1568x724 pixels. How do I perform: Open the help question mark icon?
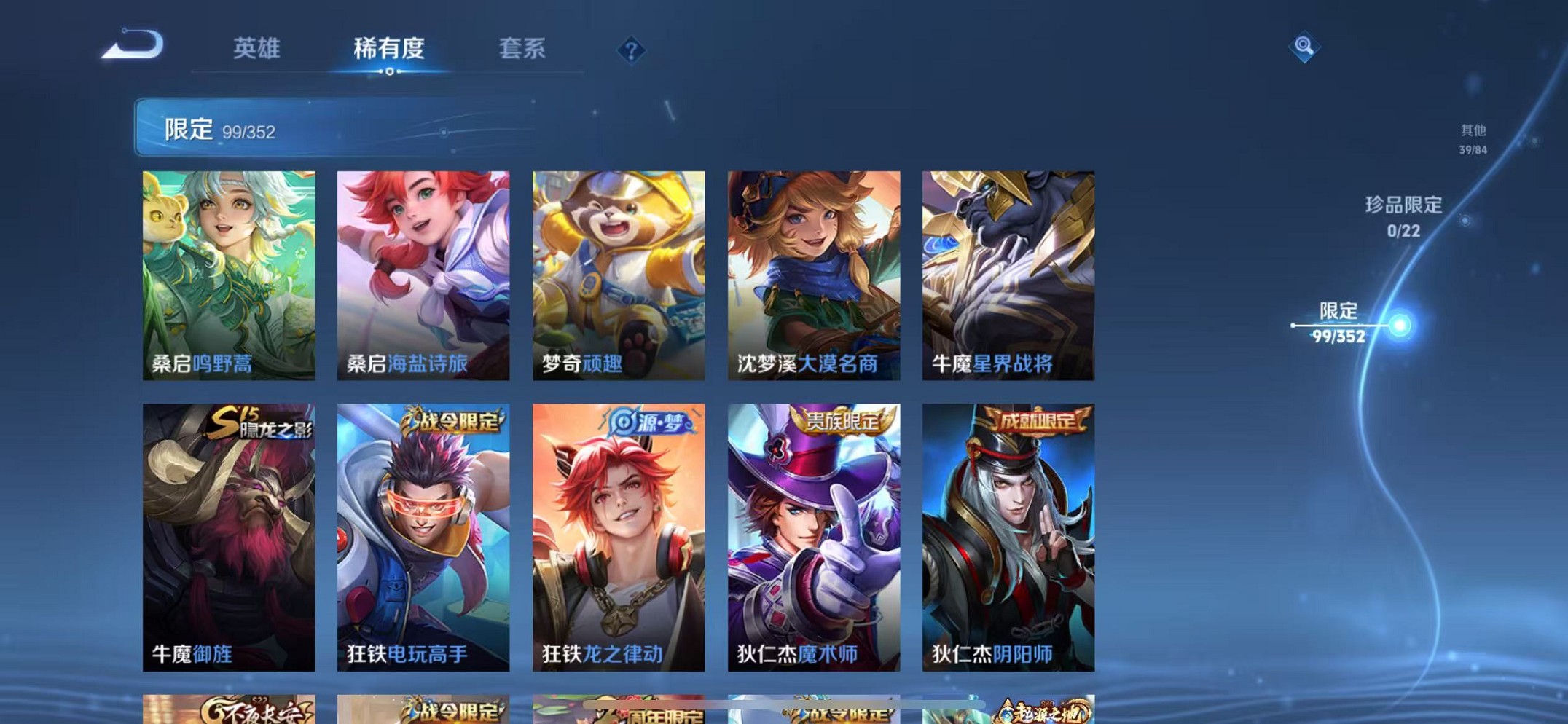[x=630, y=51]
